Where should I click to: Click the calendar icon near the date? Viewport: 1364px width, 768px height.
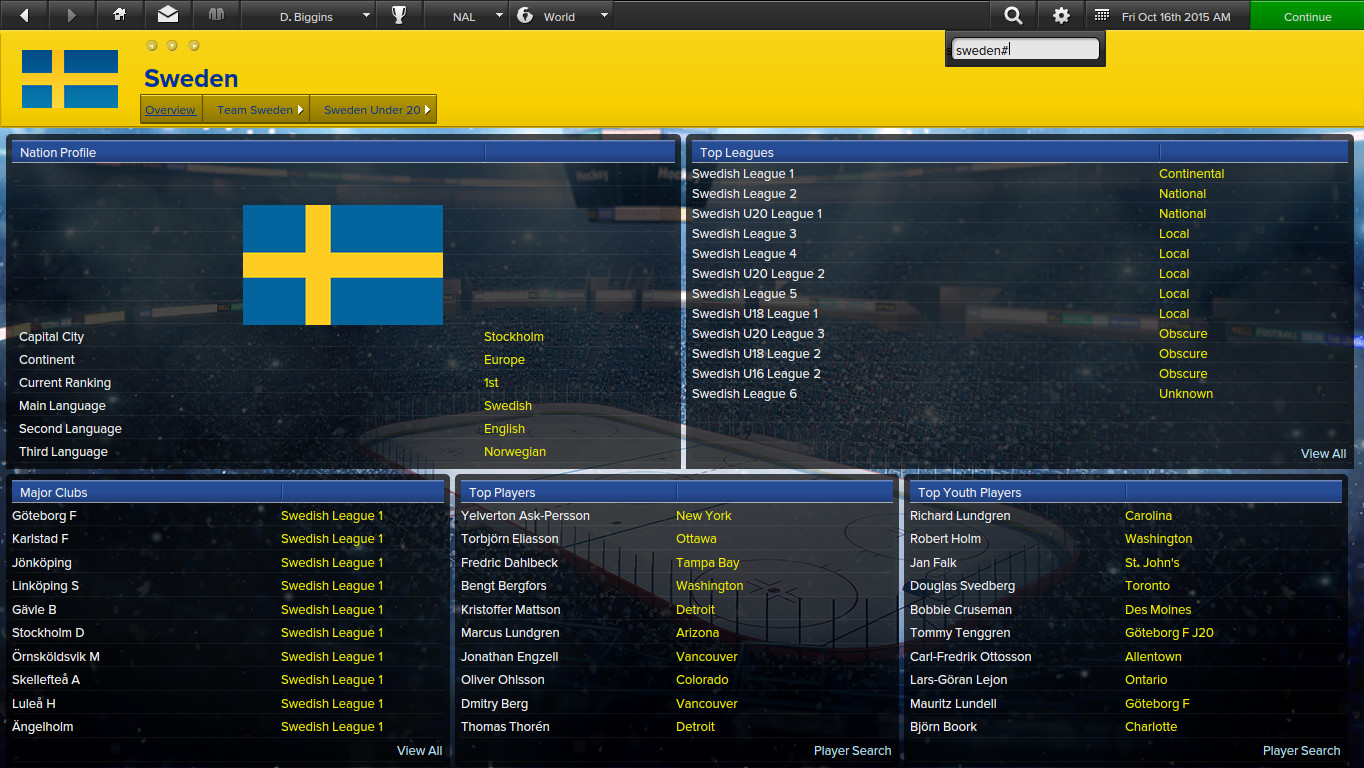1103,14
